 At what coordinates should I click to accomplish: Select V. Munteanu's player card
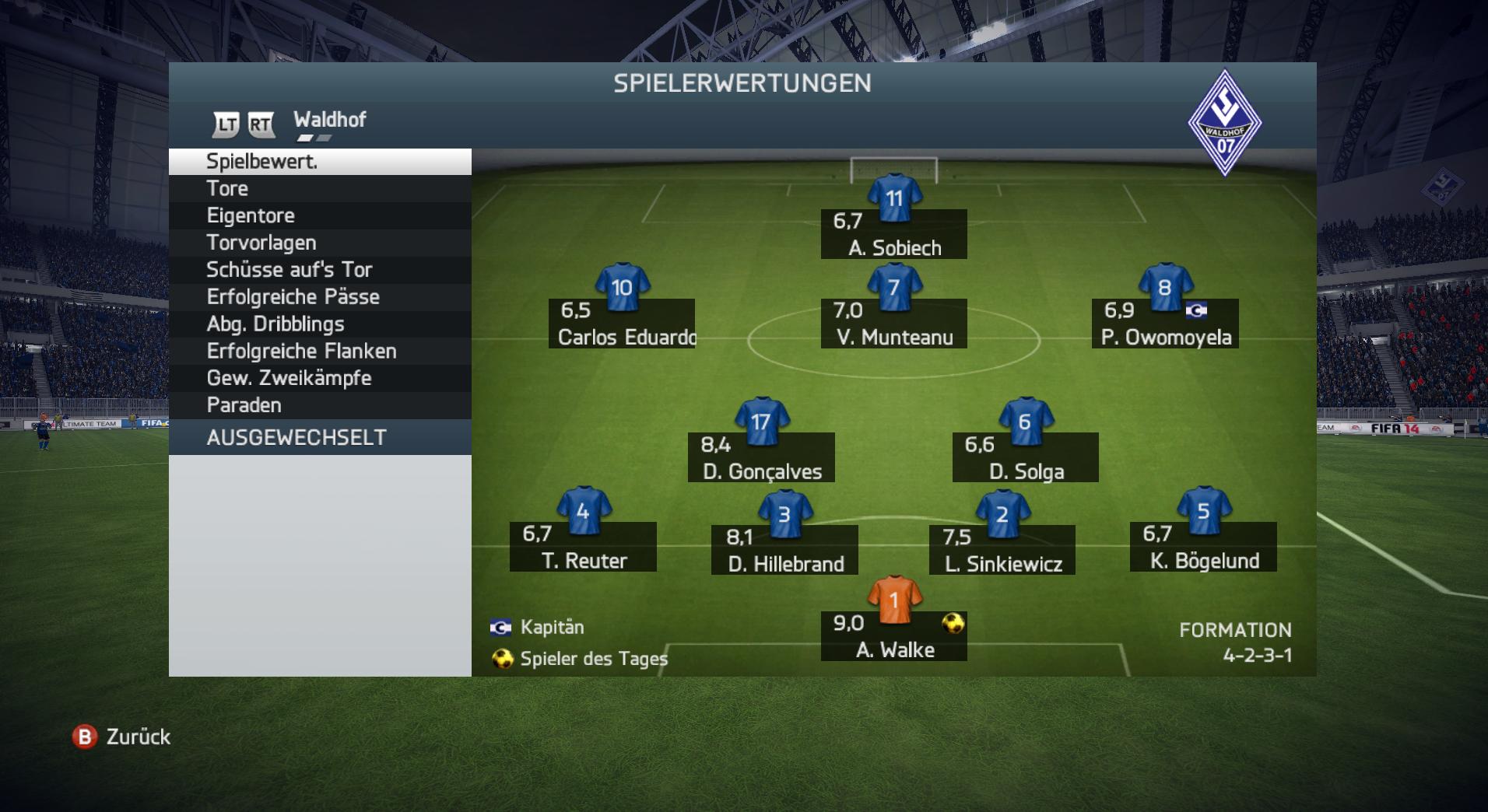click(x=894, y=324)
